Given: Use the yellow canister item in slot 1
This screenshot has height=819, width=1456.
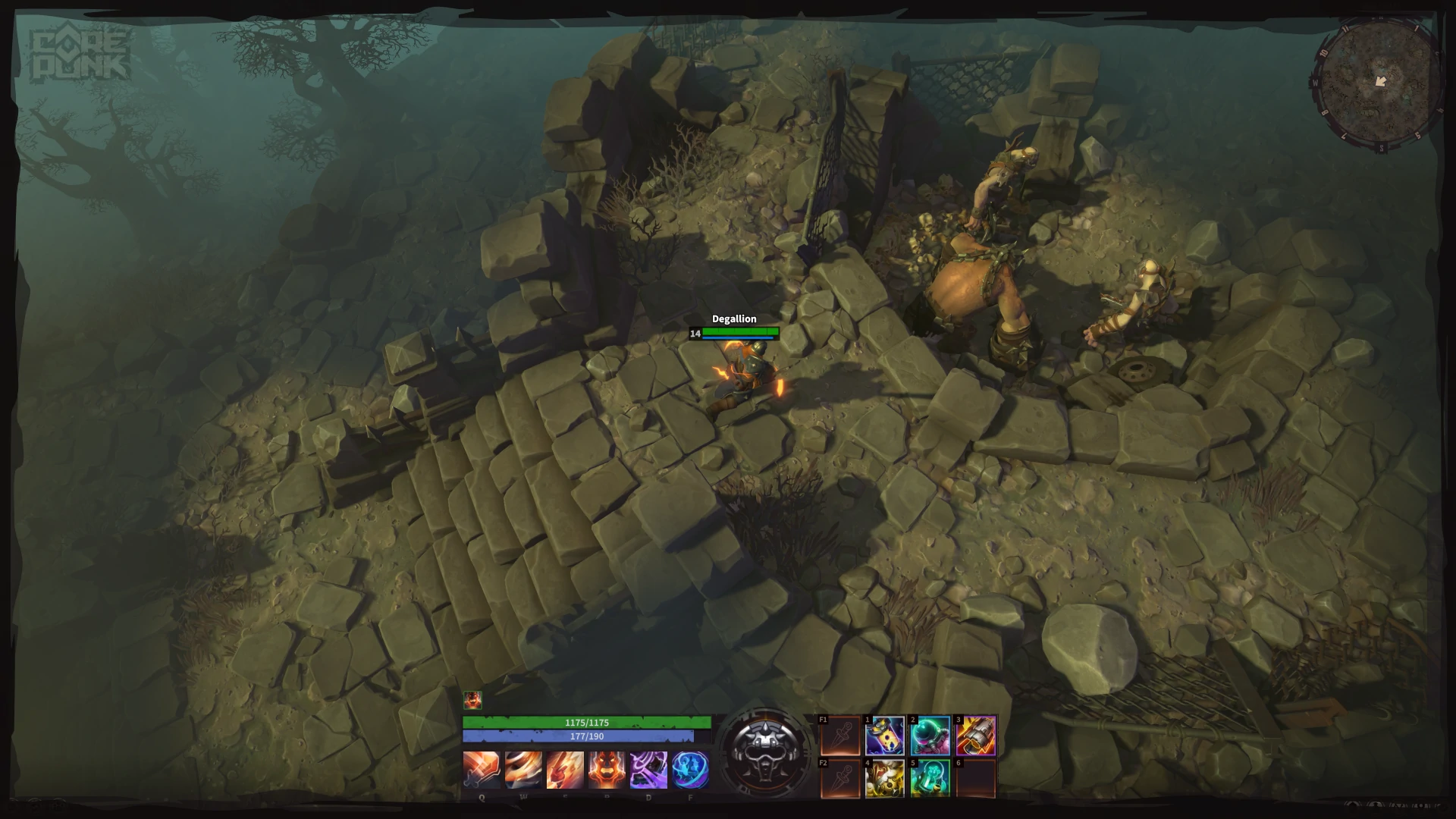Looking at the screenshot, I should coord(885,736).
